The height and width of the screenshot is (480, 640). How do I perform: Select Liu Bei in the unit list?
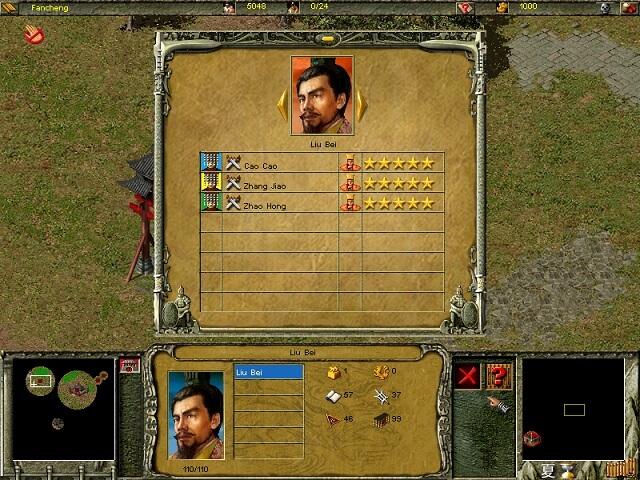268,372
